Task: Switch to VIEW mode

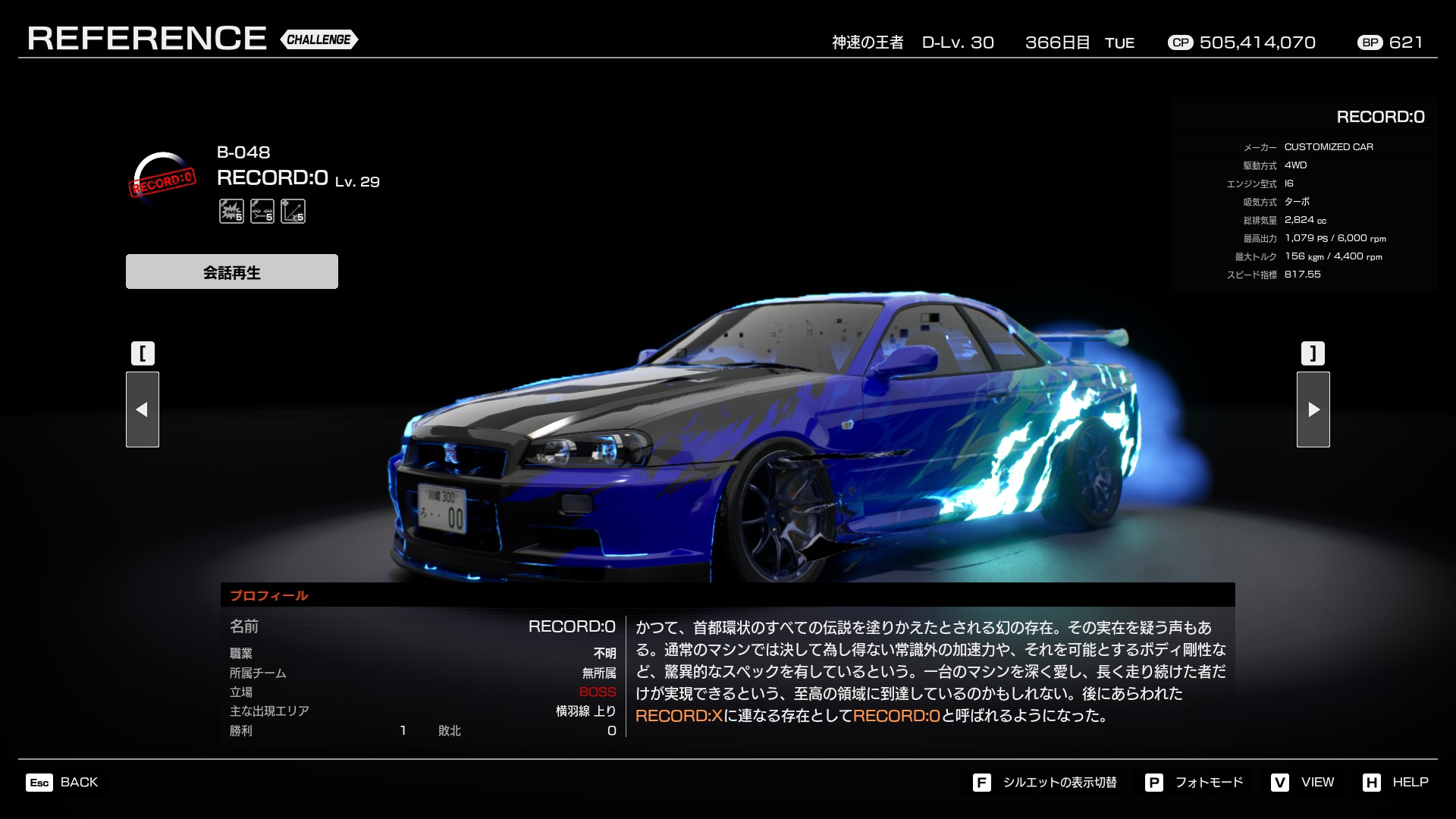Action: coord(1303,782)
